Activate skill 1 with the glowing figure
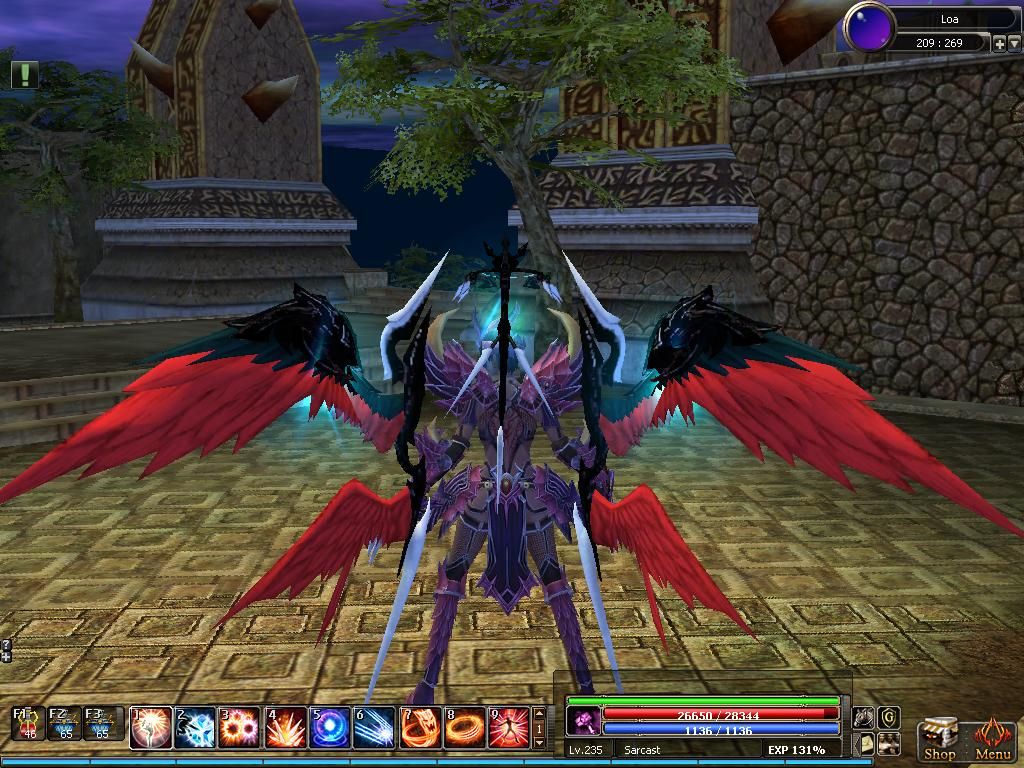 coord(151,727)
